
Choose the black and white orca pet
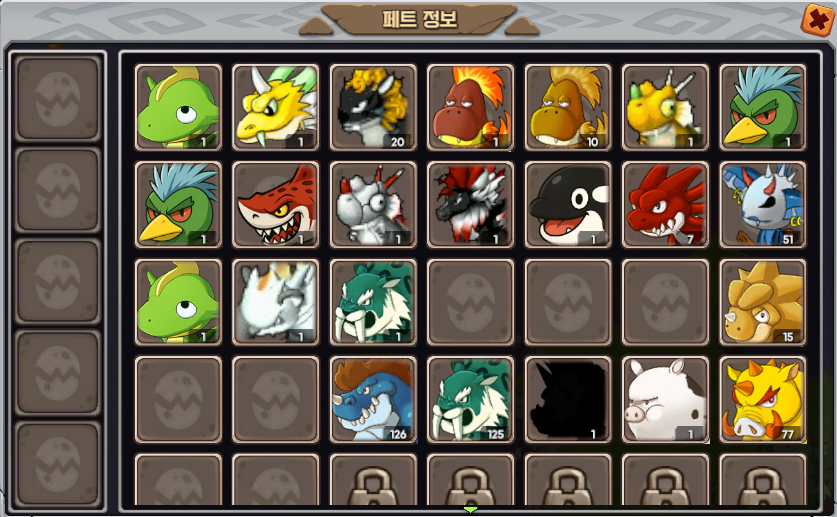click(567, 205)
